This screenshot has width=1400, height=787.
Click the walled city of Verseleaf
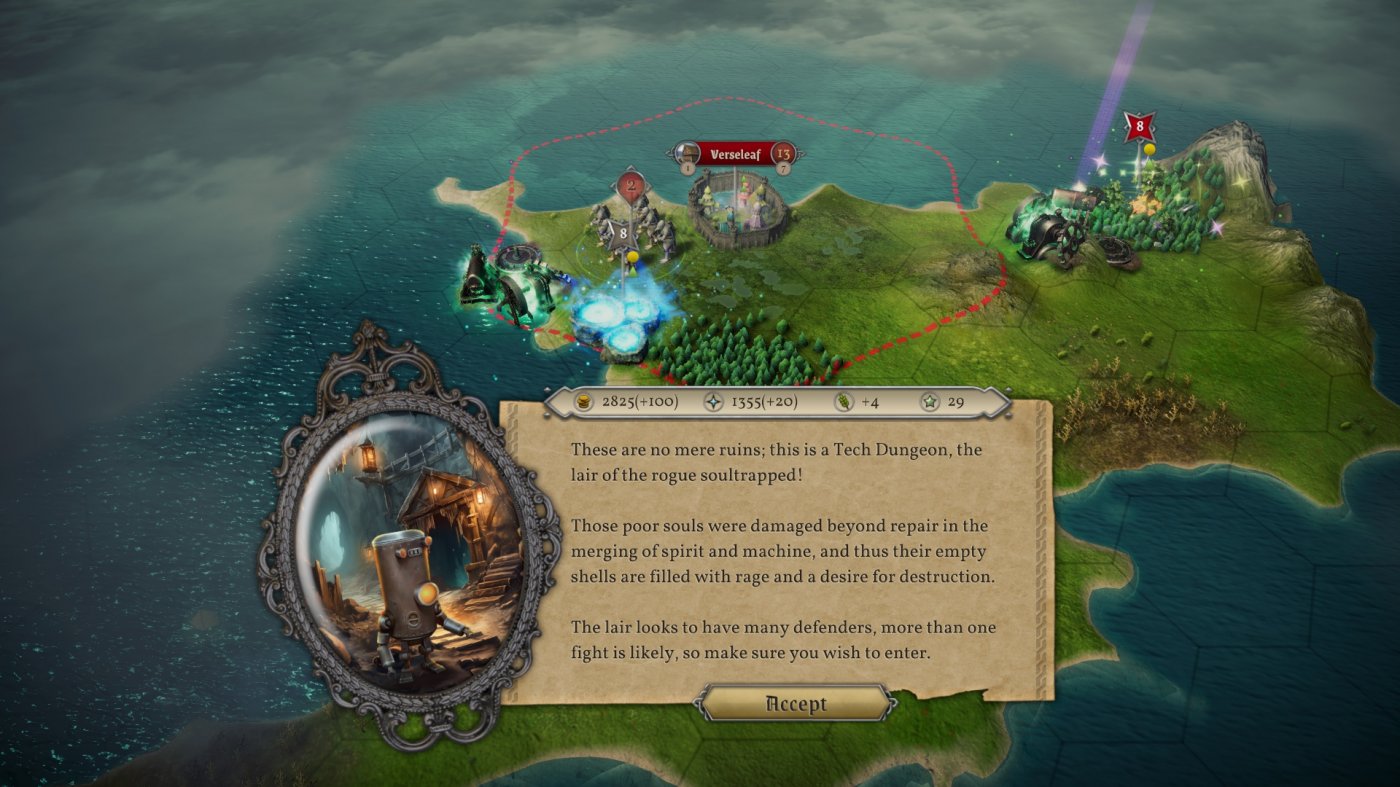click(735, 210)
